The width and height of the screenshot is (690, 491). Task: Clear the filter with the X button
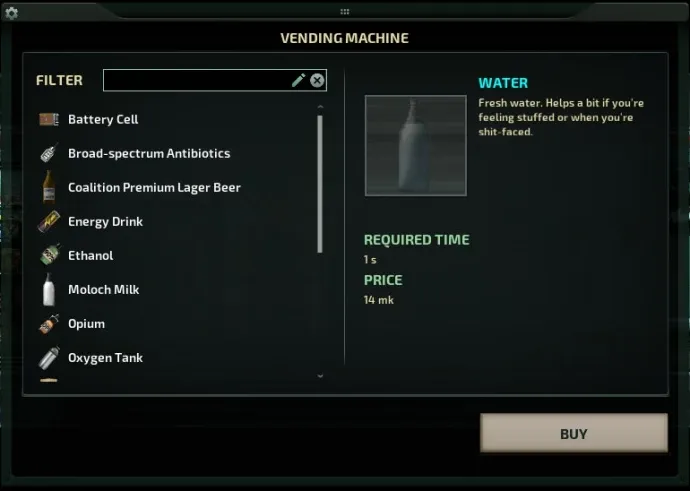pos(317,80)
